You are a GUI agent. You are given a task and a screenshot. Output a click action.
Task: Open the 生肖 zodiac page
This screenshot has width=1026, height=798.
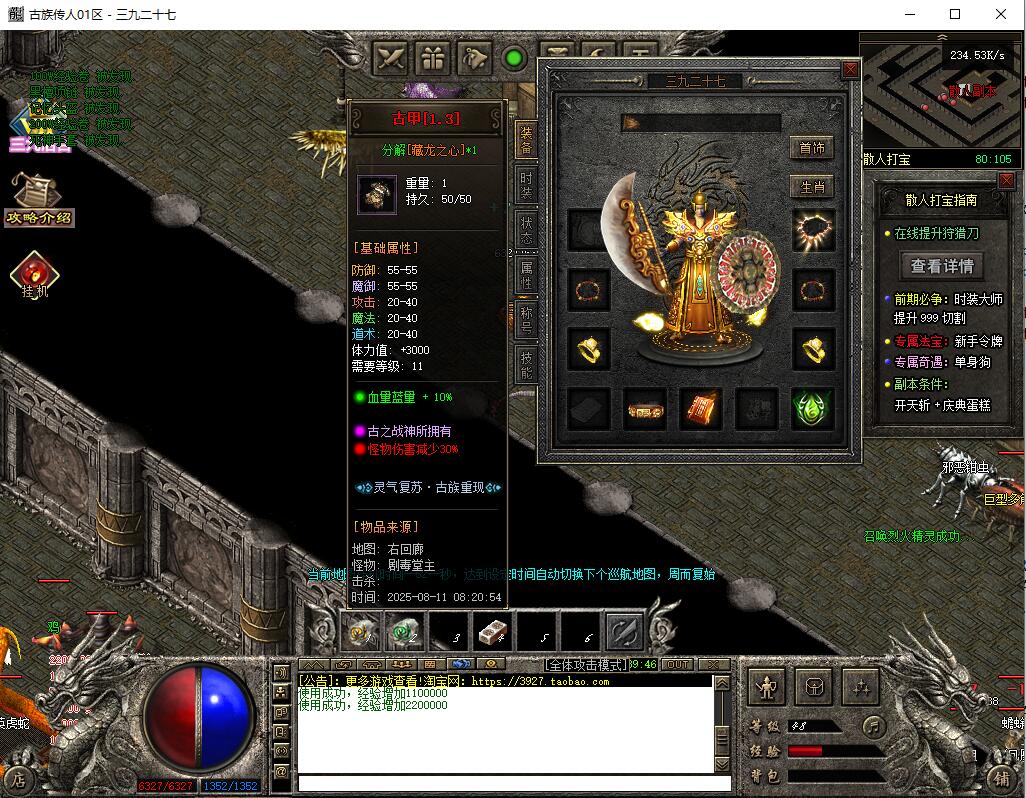811,186
